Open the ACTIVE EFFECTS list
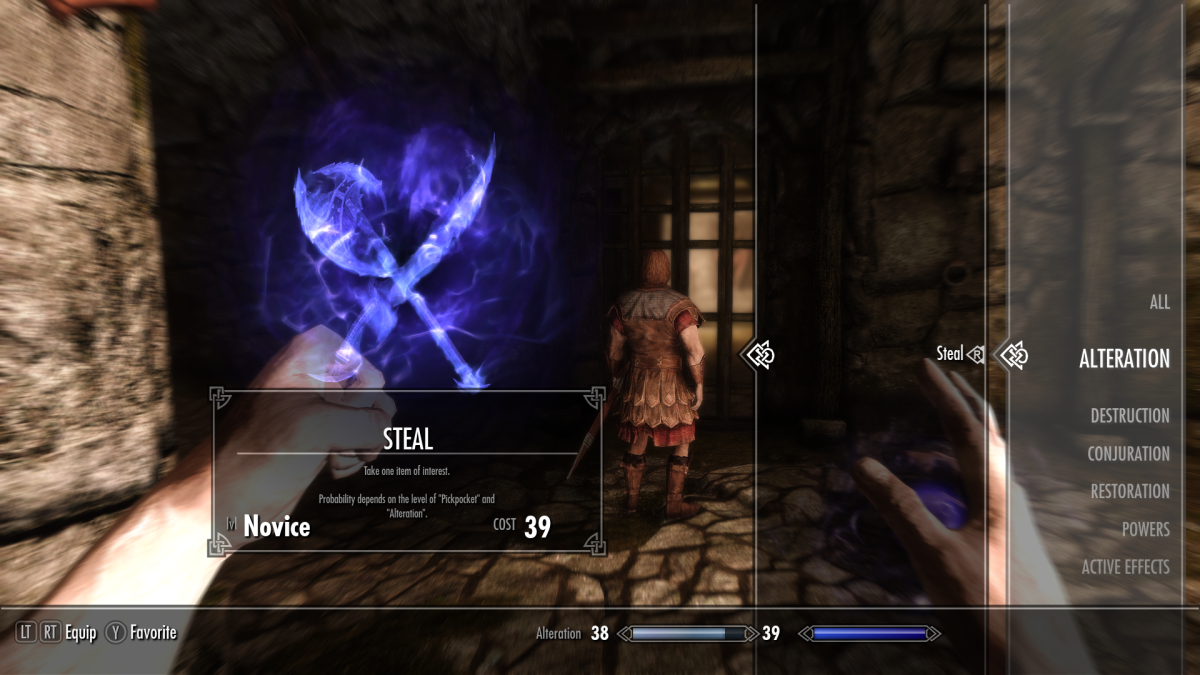1200x675 pixels. pyautogui.click(x=1125, y=567)
